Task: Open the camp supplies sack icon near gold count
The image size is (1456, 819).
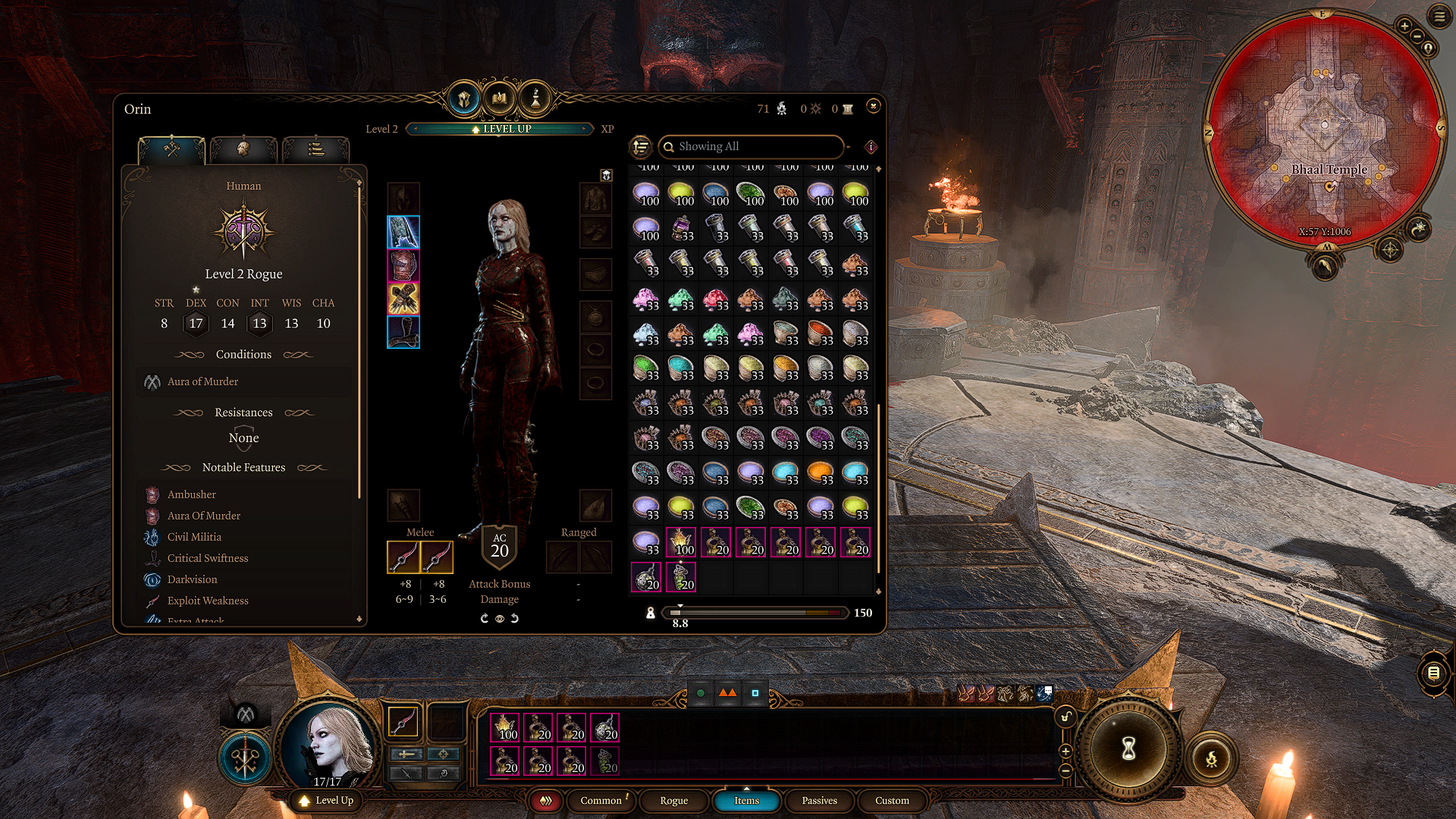Action: coord(781,108)
